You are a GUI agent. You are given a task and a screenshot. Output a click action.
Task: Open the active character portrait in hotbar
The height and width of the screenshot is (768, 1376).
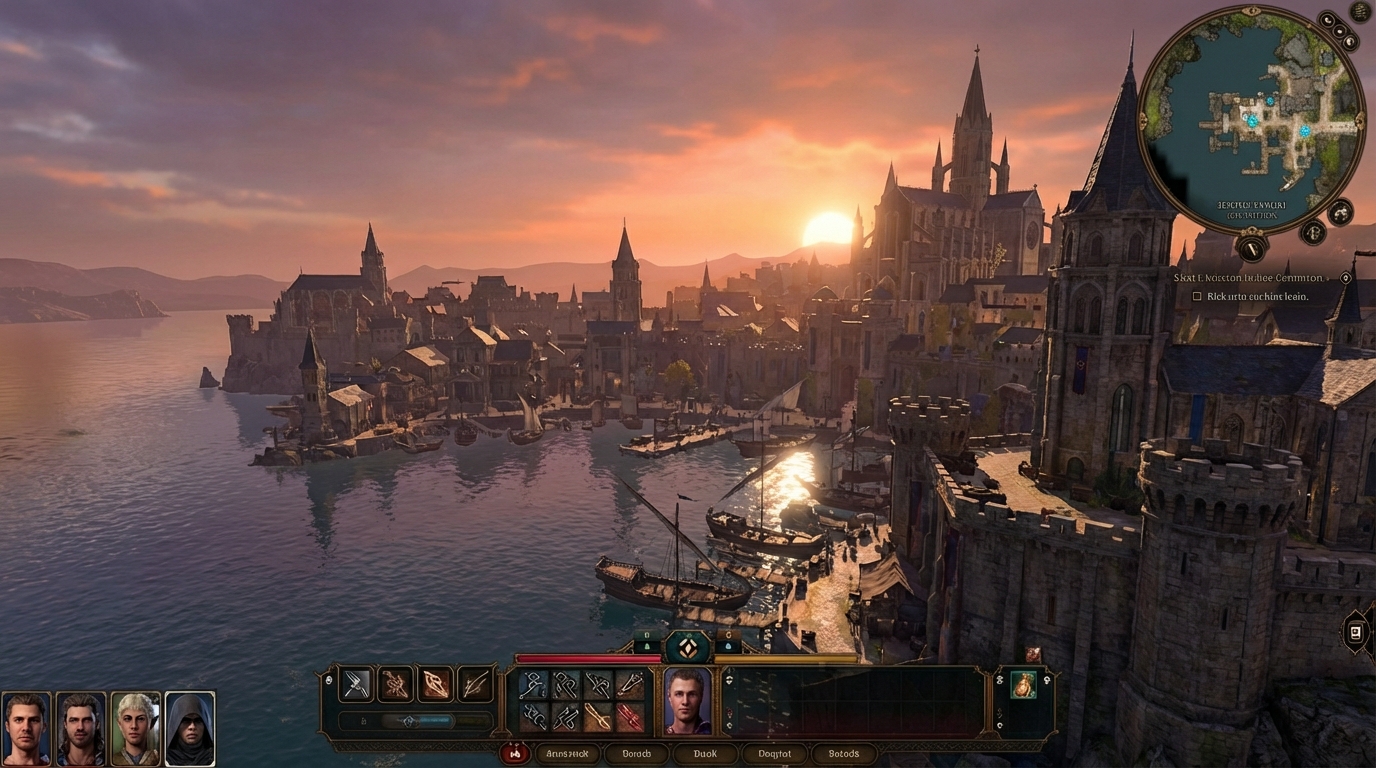688,700
